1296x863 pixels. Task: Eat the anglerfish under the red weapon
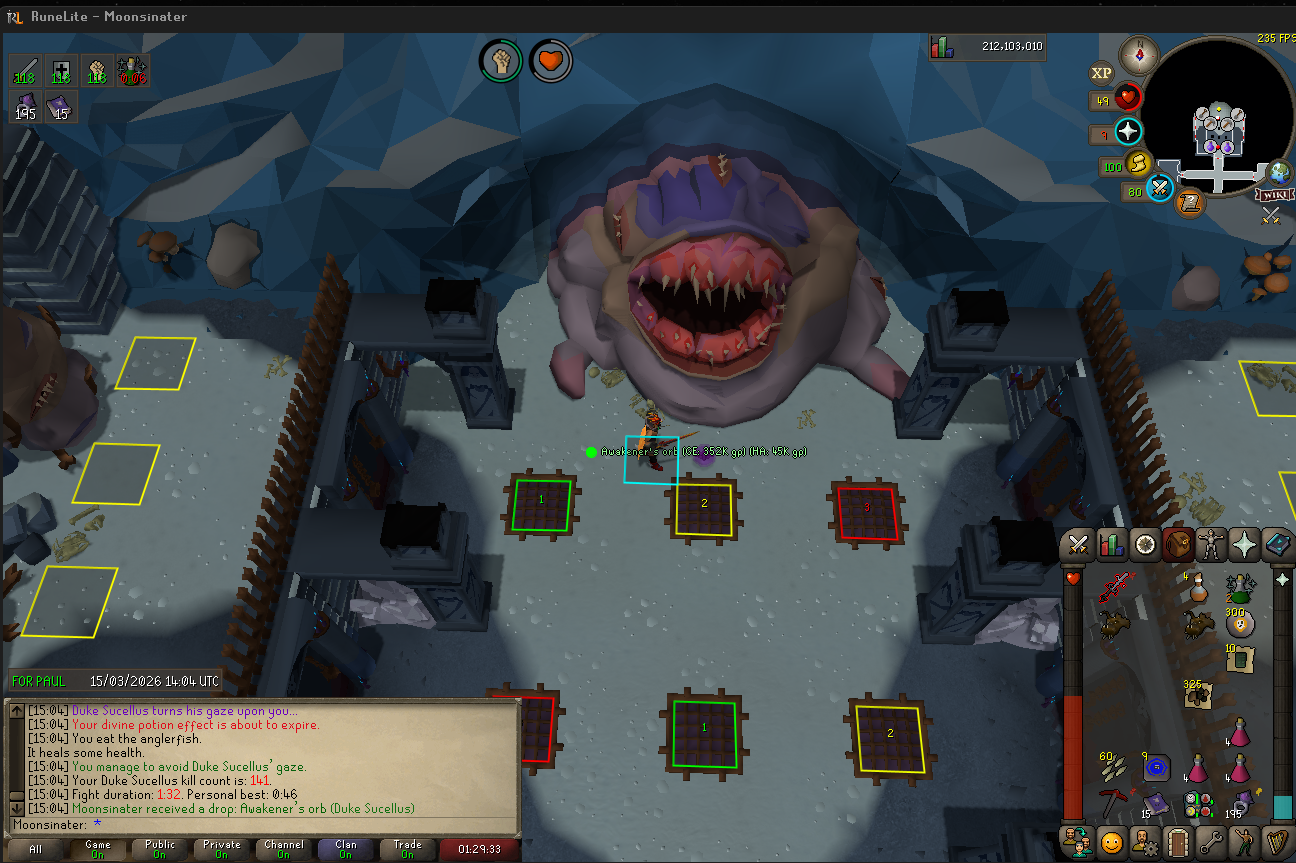click(x=1113, y=626)
